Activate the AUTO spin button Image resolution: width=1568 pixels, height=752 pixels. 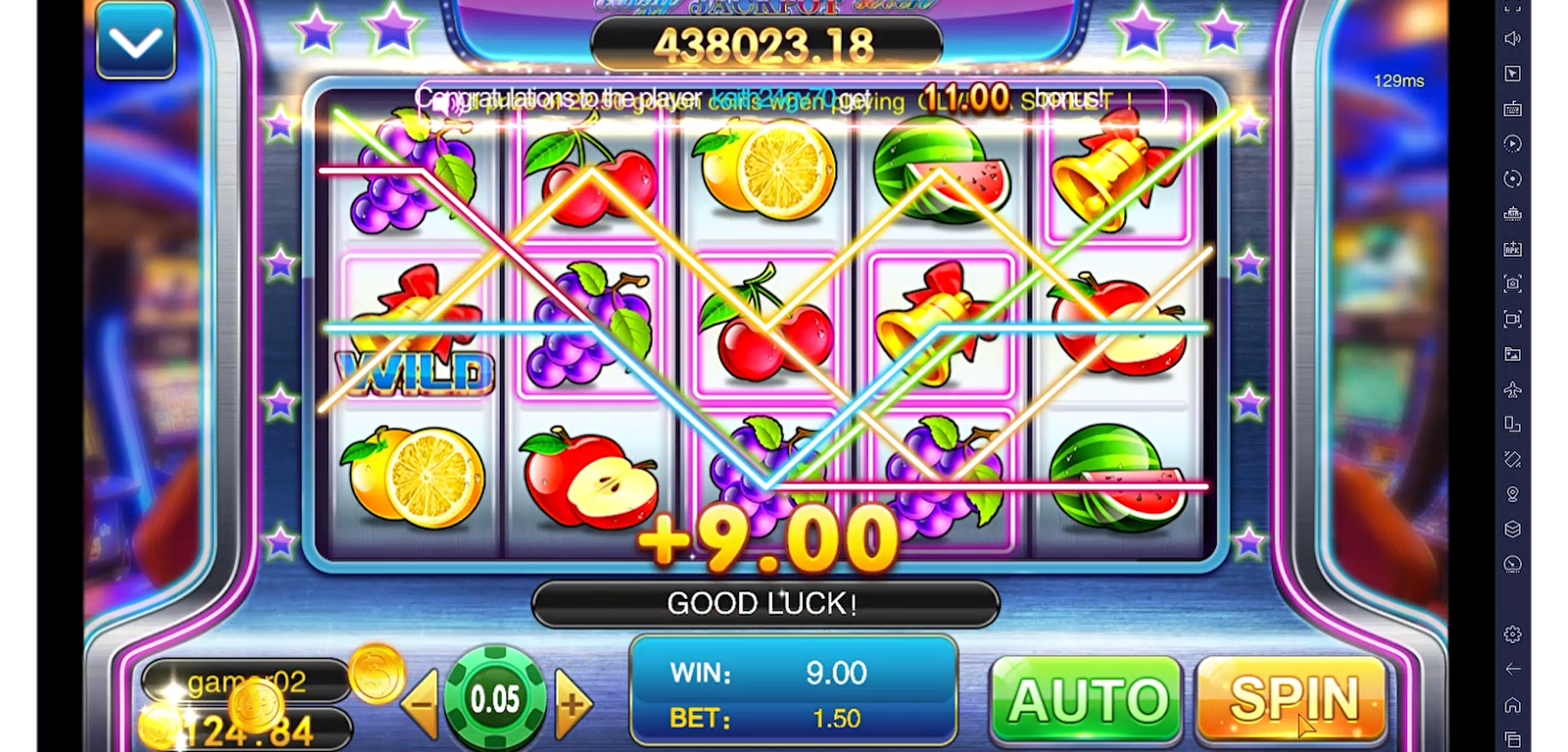coord(1086,700)
